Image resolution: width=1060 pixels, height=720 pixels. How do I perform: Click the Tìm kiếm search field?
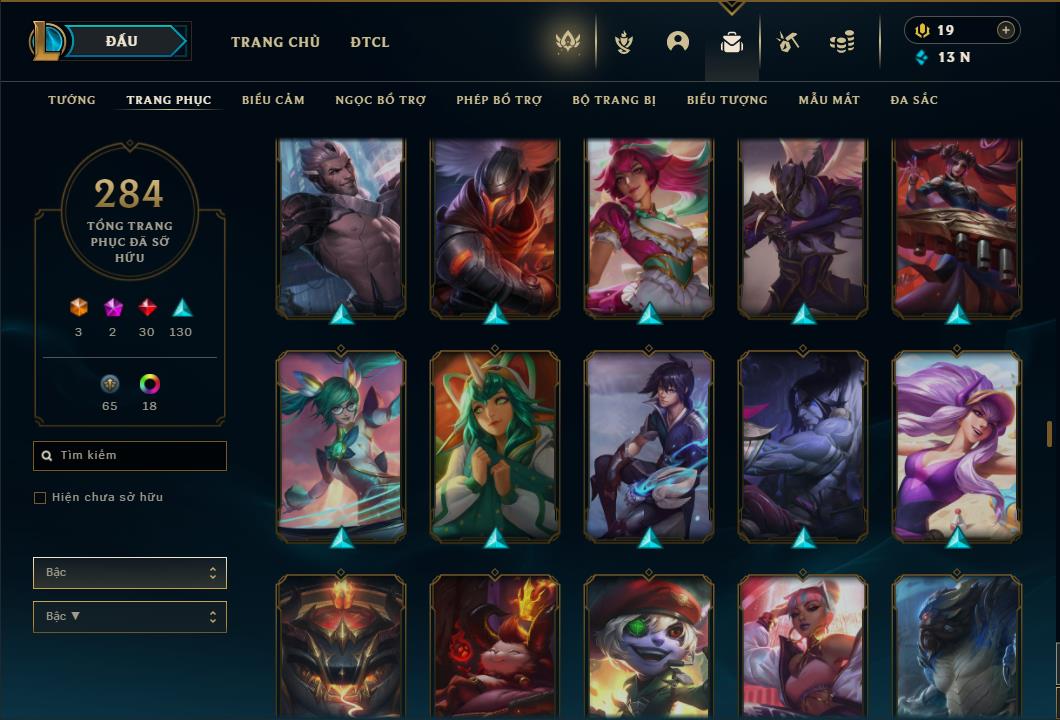[130, 456]
